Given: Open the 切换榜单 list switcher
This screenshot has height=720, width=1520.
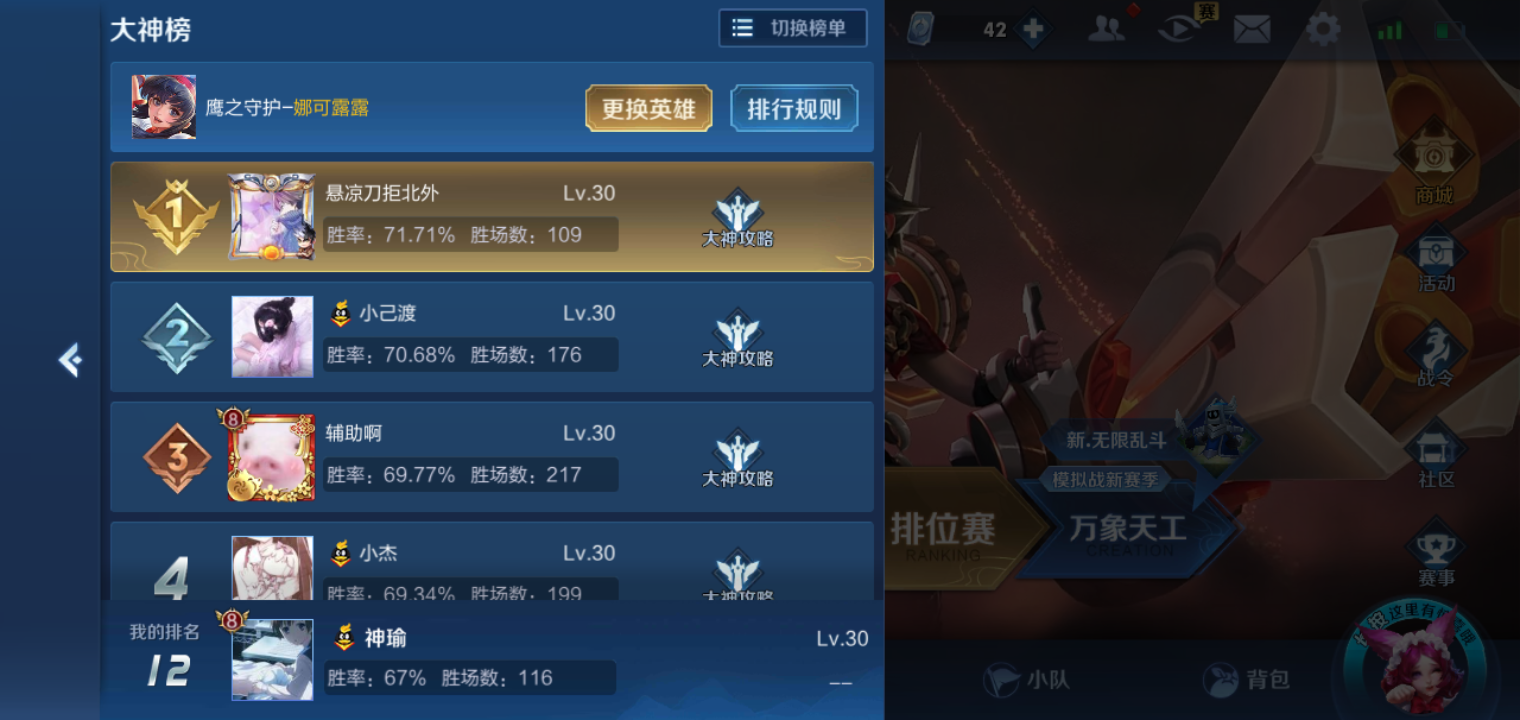Looking at the screenshot, I should pyautogui.click(x=793, y=28).
